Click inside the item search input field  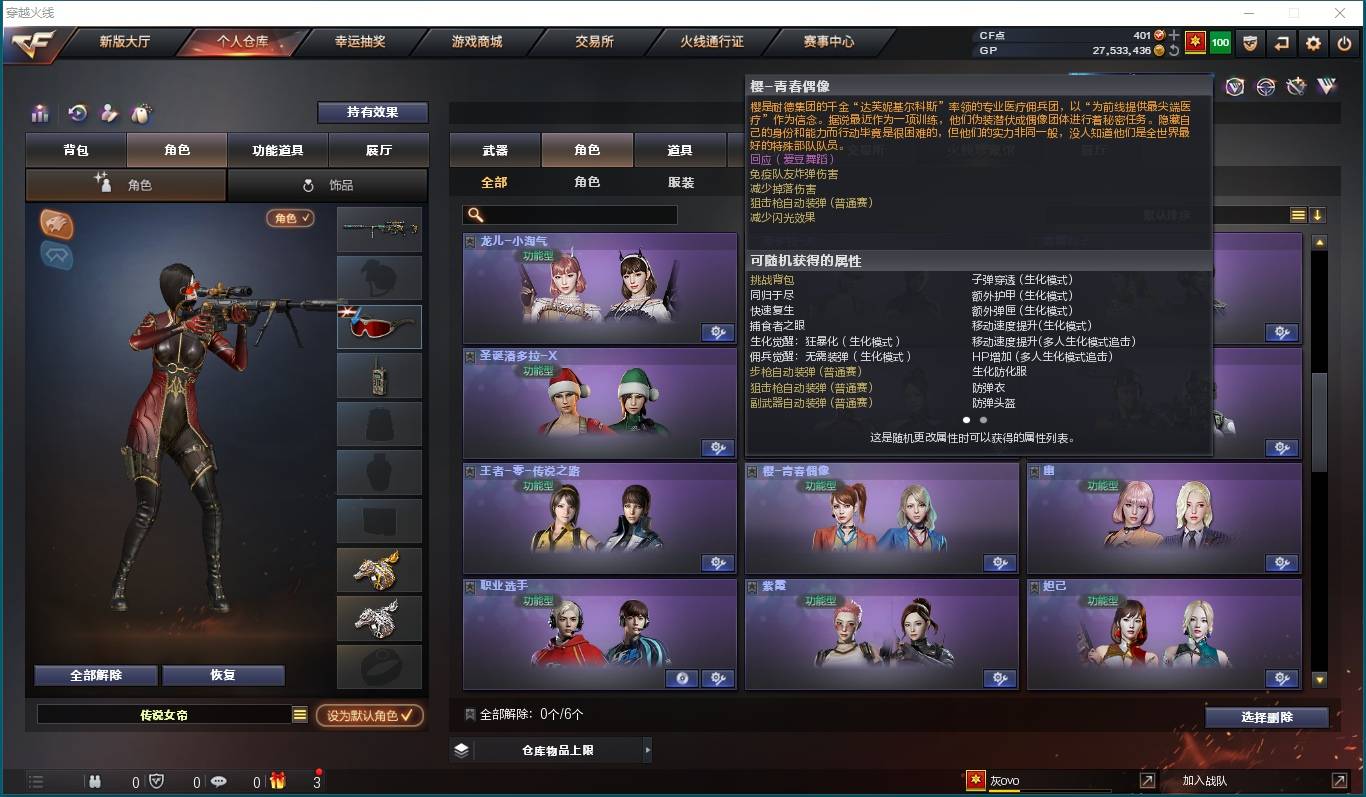pos(570,214)
